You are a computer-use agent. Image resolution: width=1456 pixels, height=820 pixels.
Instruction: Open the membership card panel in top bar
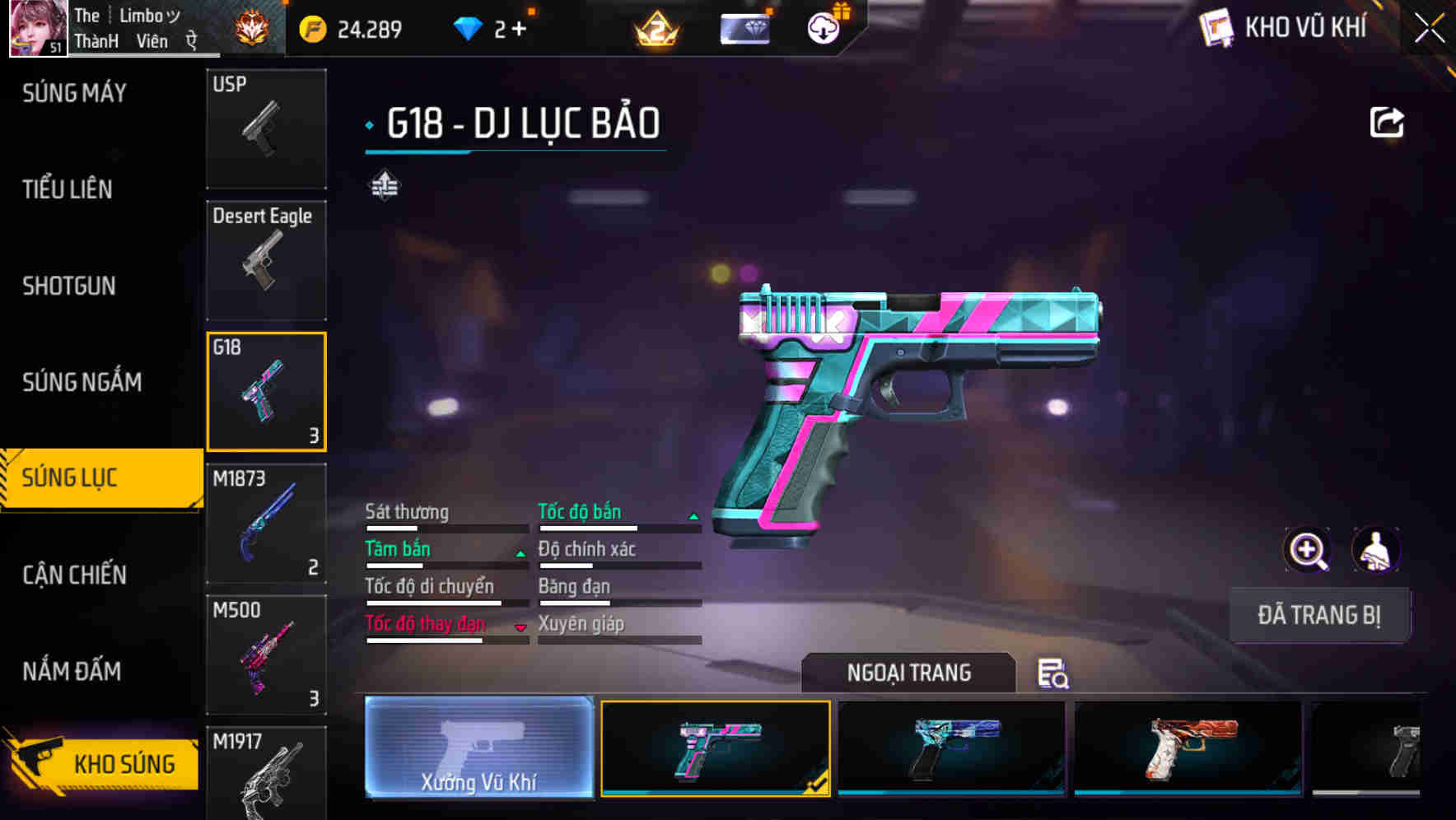(x=744, y=27)
